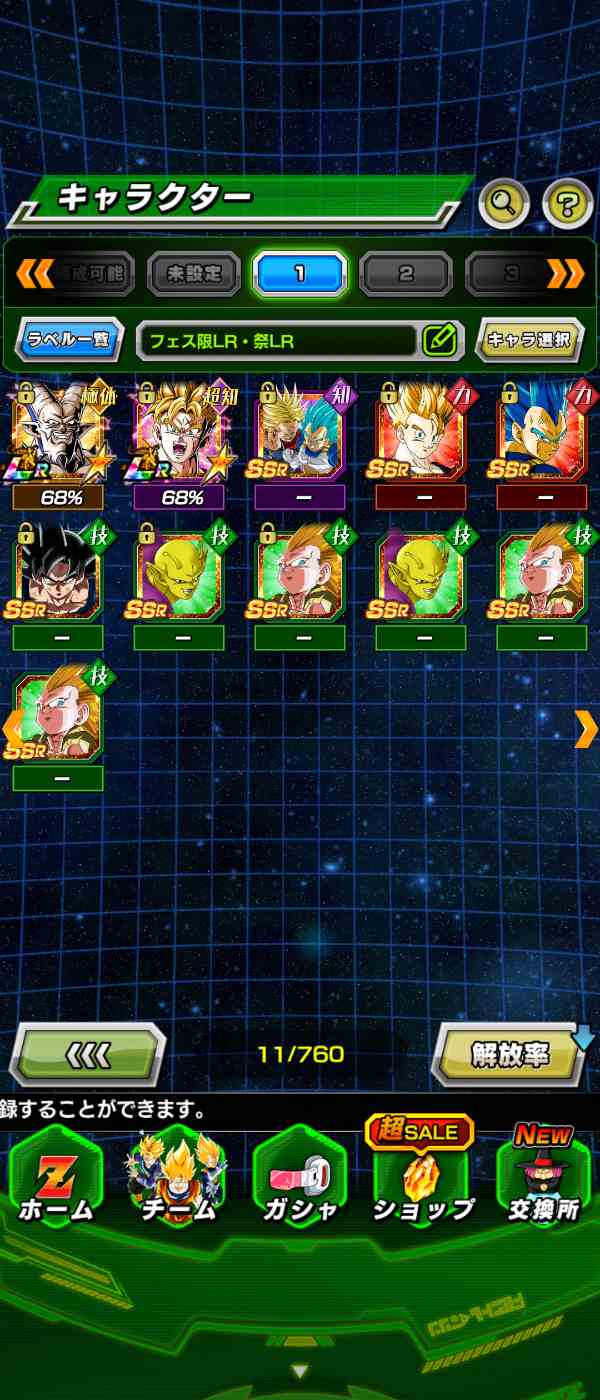Tap the question mark help button
The image size is (600, 1400).
(x=567, y=204)
